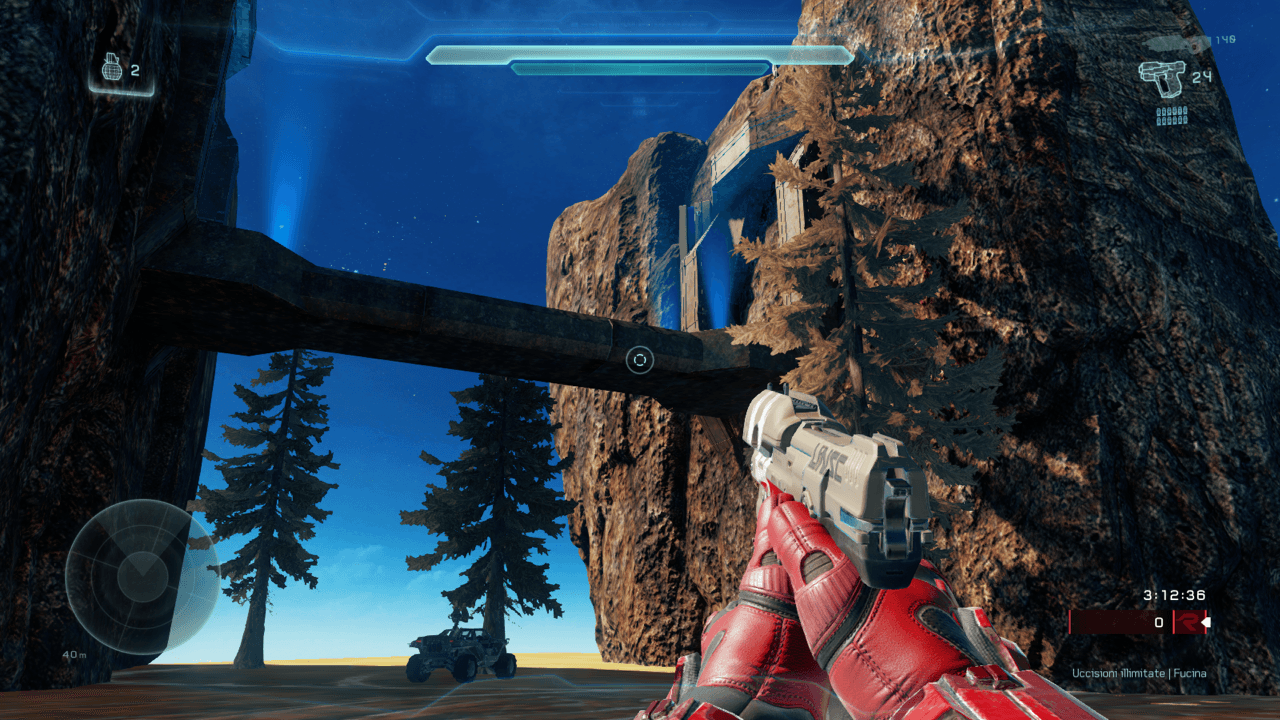Select the frag grenade icon
1280x720 pixels.
pos(112,70)
